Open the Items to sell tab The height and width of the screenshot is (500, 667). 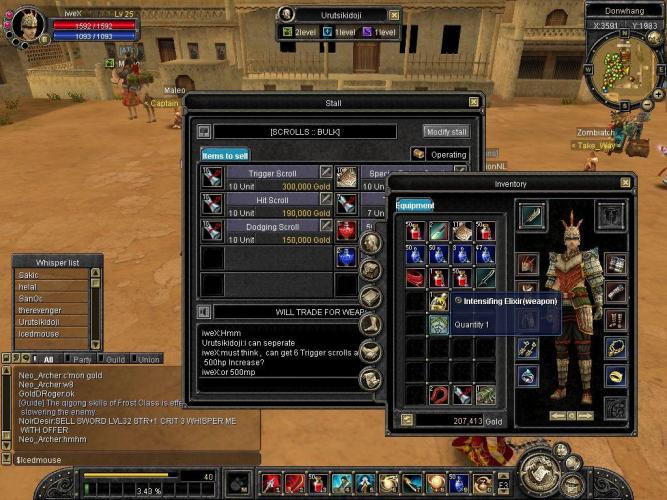point(225,156)
